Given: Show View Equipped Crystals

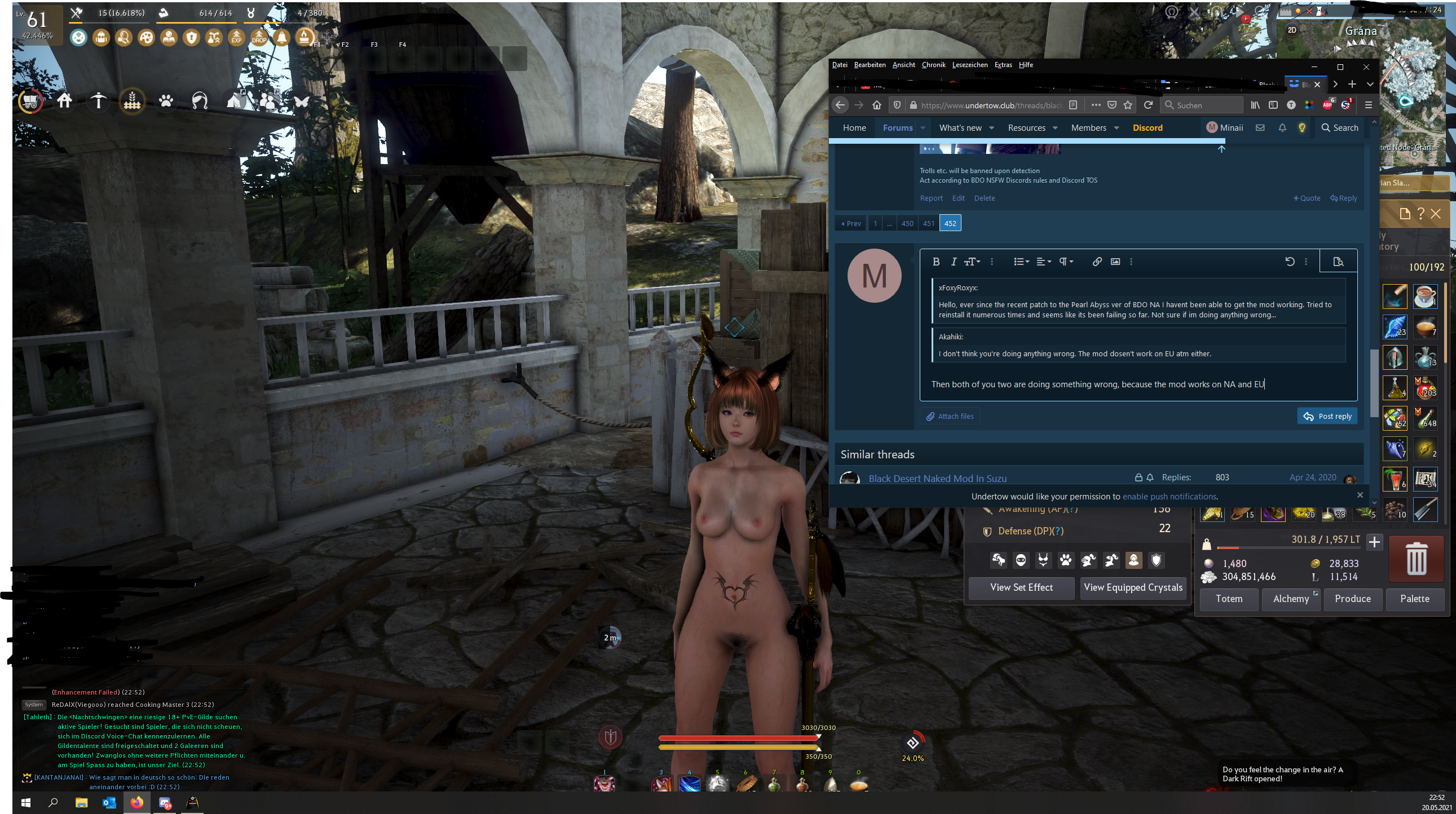Looking at the screenshot, I should pos(1133,587).
